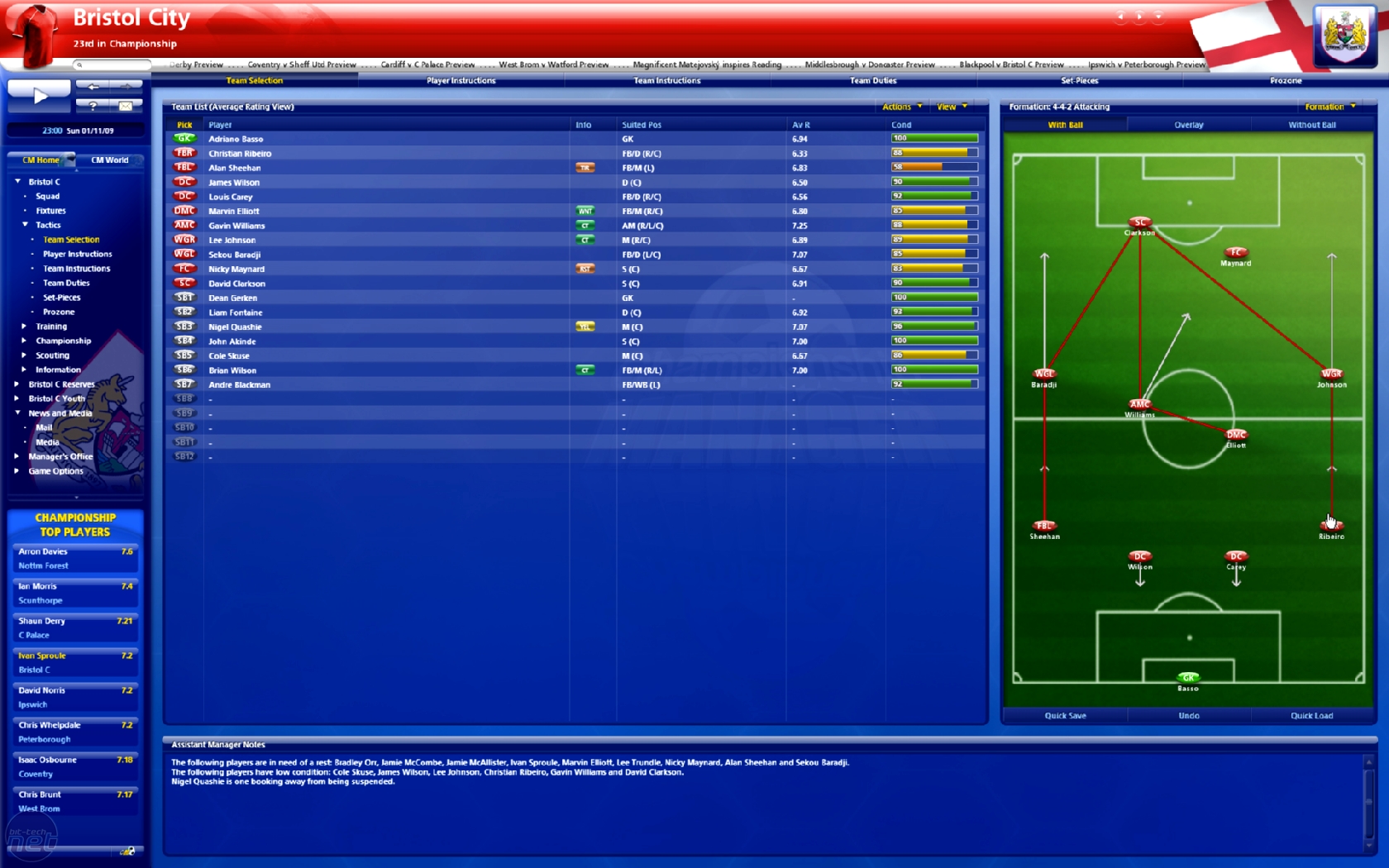
Task: Toggle the Overlay view on the formation pitch
Action: coord(1188,124)
